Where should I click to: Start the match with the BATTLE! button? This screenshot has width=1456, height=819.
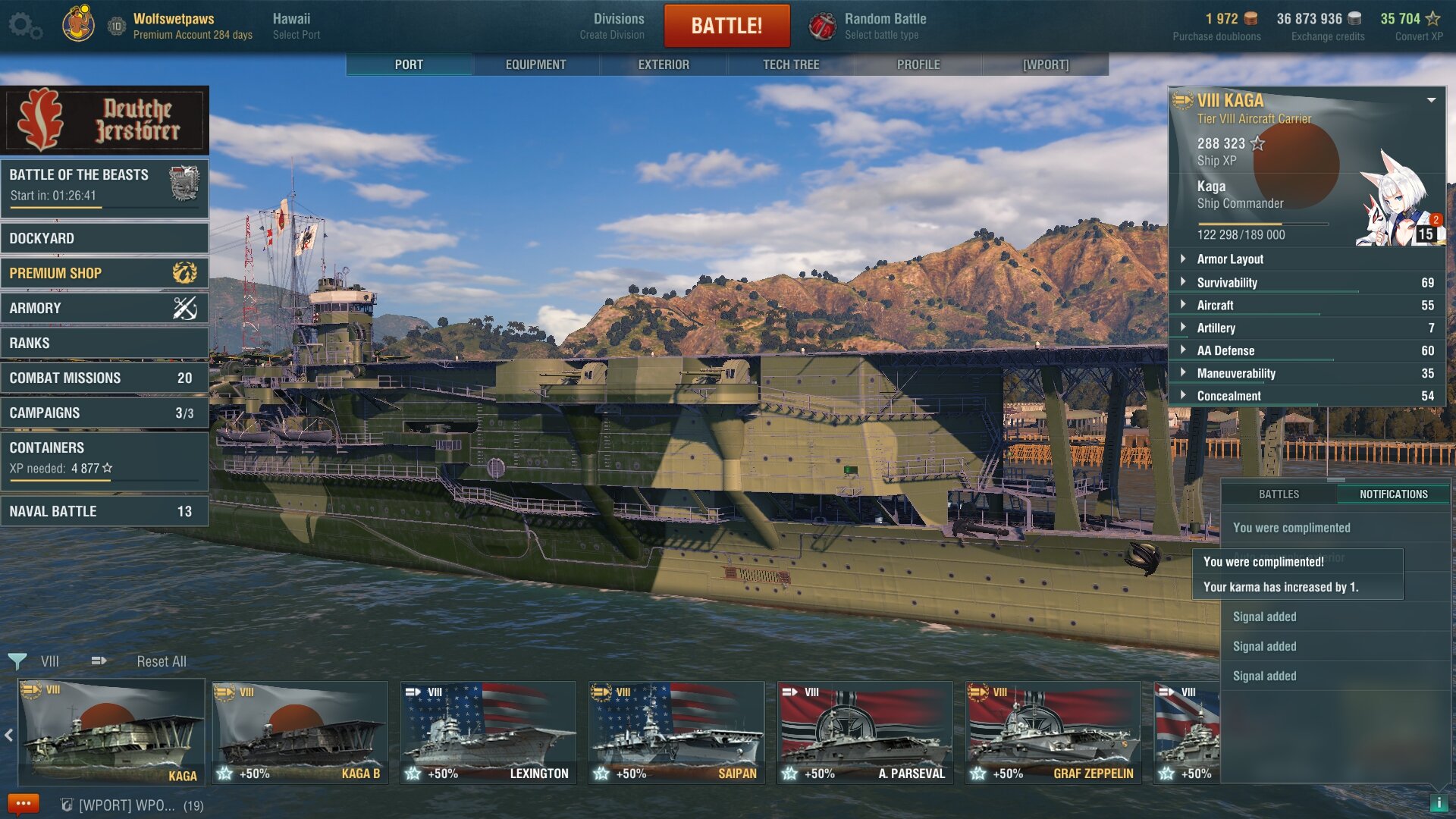tap(726, 26)
